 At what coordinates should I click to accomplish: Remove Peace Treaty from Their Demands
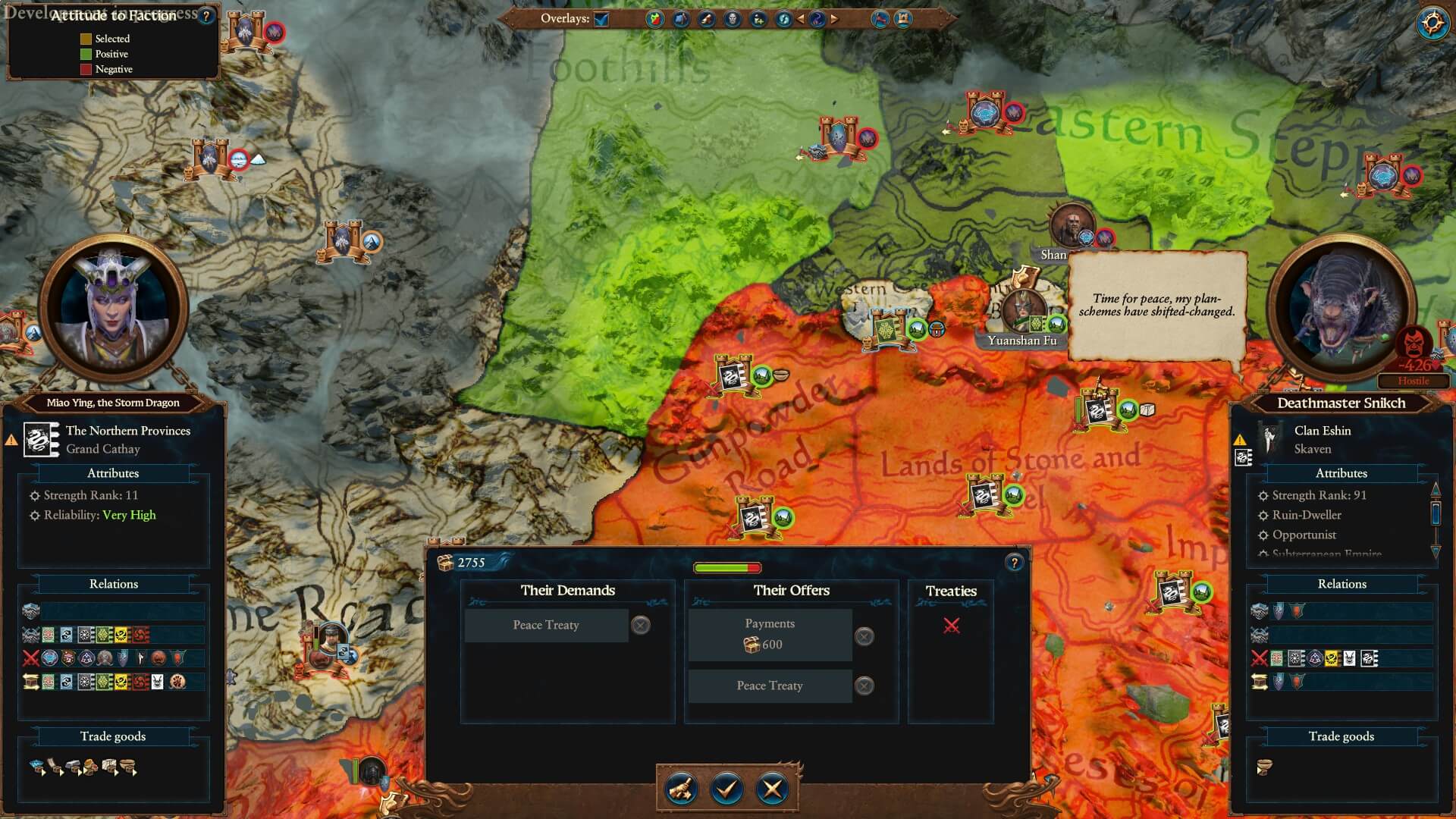click(641, 626)
